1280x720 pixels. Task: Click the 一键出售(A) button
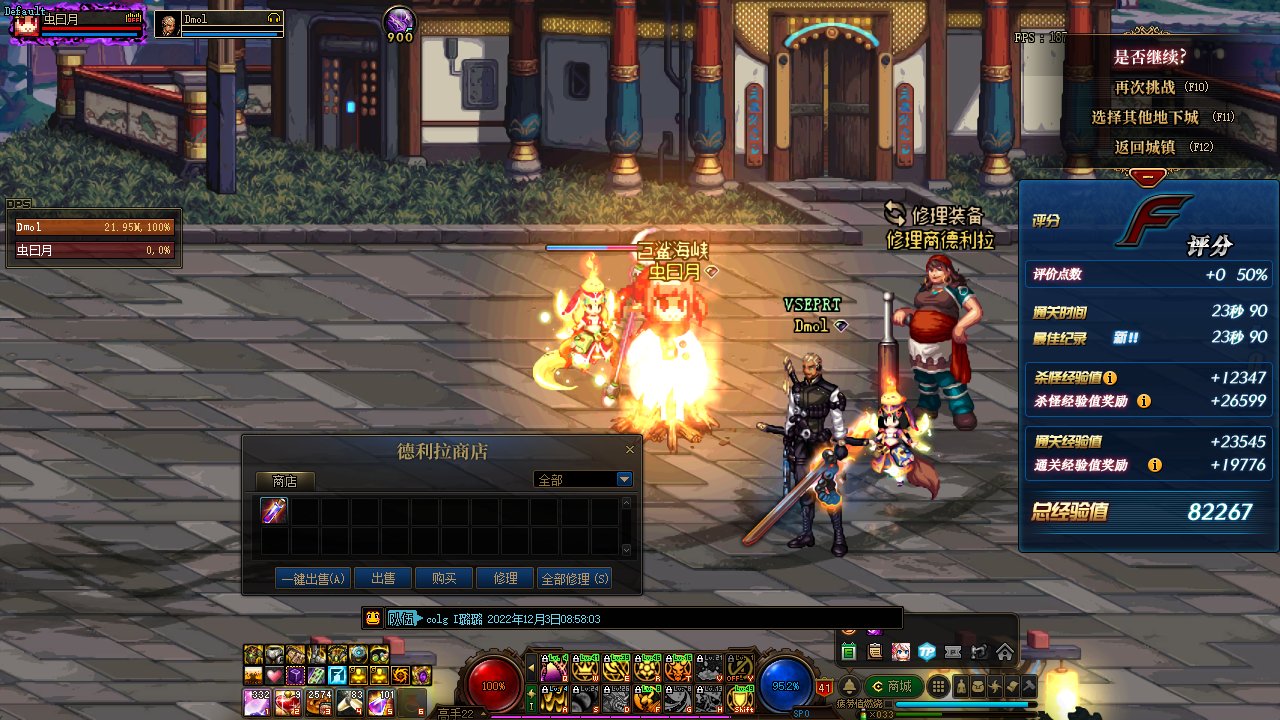(313, 578)
